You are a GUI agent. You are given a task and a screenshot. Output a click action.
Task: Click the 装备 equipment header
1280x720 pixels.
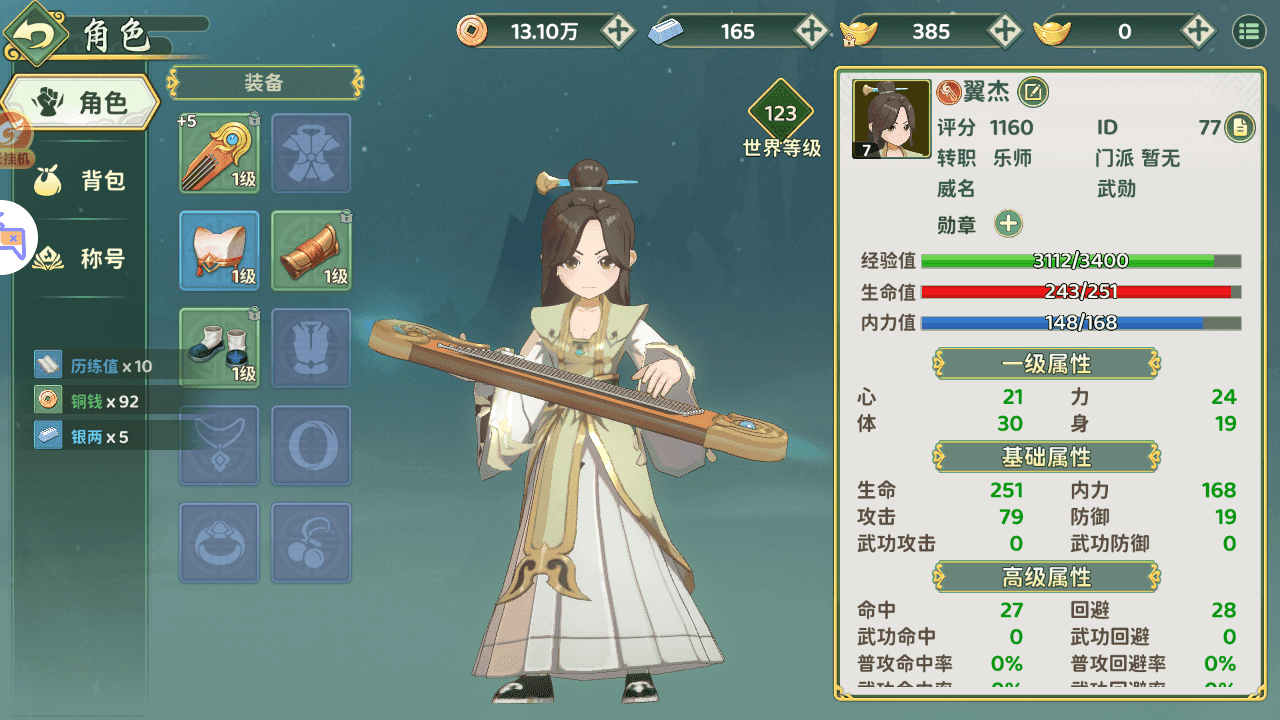pyautogui.click(x=264, y=84)
